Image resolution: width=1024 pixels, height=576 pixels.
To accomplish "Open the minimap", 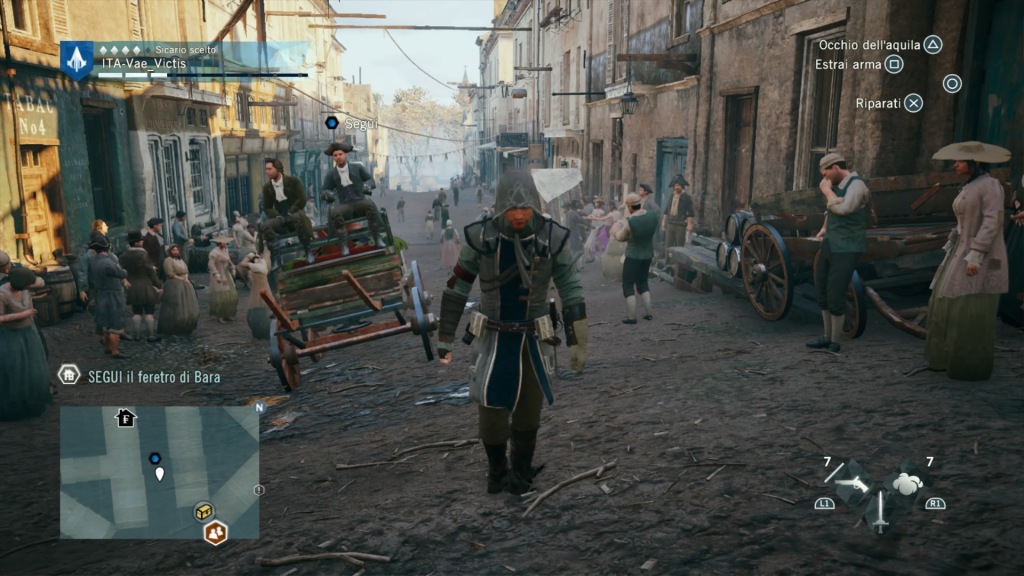I will click(159, 472).
